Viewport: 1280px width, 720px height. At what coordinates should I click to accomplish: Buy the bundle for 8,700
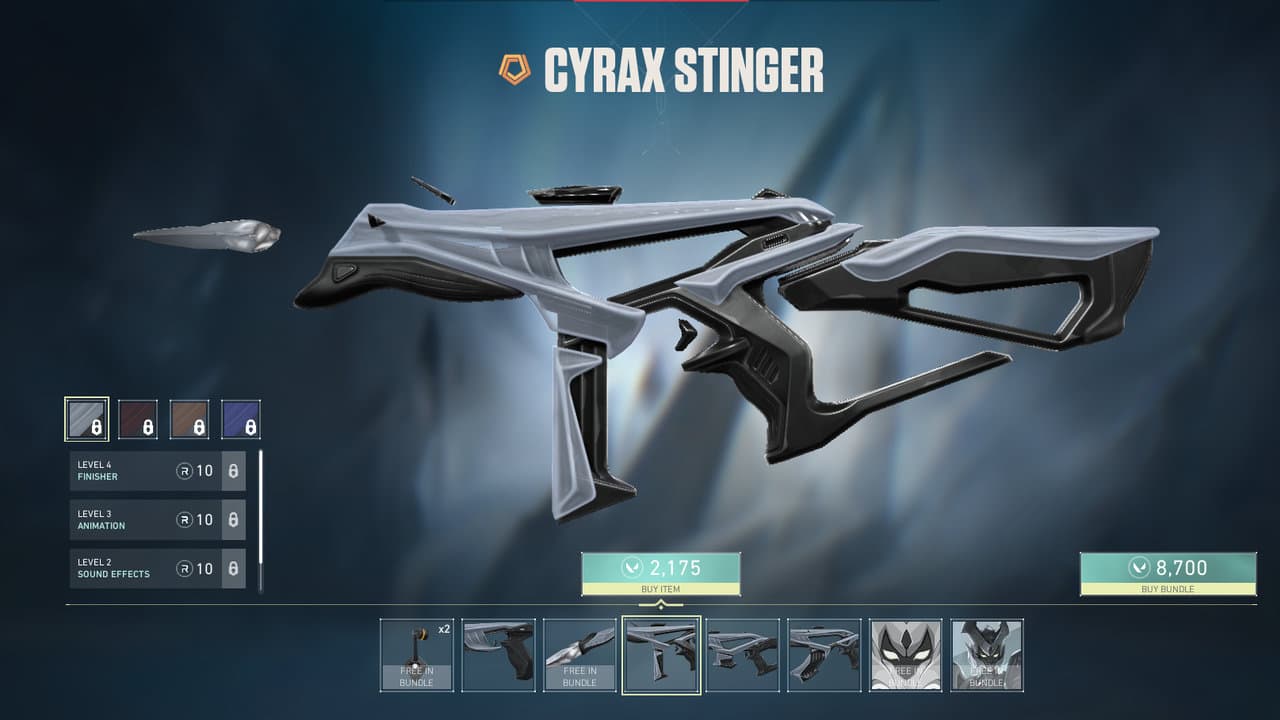pyautogui.click(x=1167, y=573)
